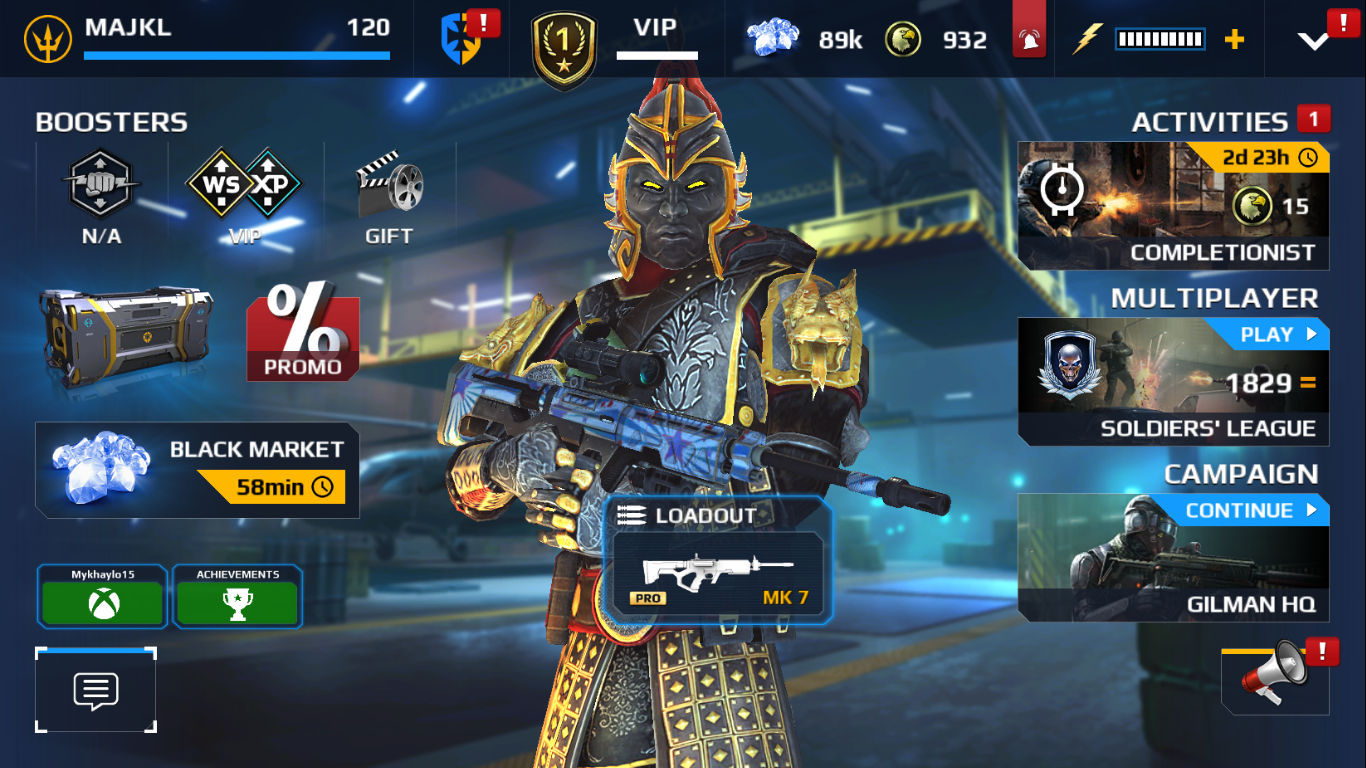Claim the GIFT film reel booster
1366x768 pixels.
(x=389, y=196)
